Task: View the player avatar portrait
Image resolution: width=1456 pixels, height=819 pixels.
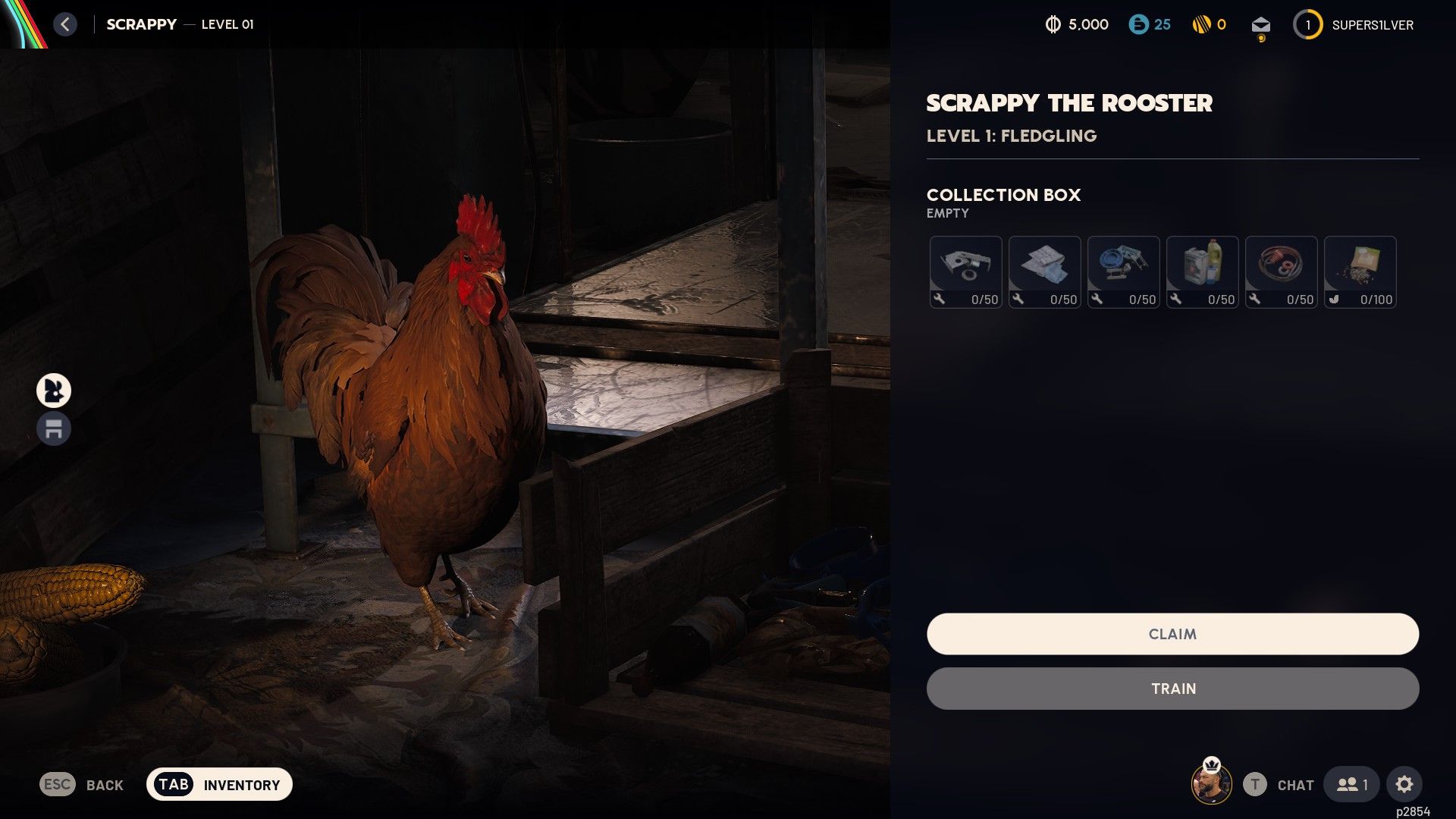Action: (1211, 784)
